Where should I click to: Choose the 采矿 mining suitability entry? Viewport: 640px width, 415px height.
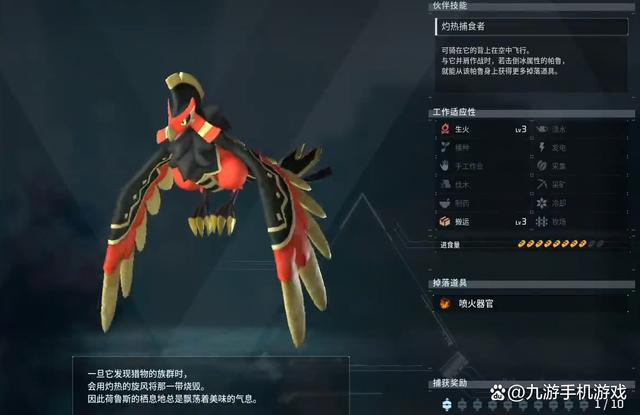(x=580, y=184)
